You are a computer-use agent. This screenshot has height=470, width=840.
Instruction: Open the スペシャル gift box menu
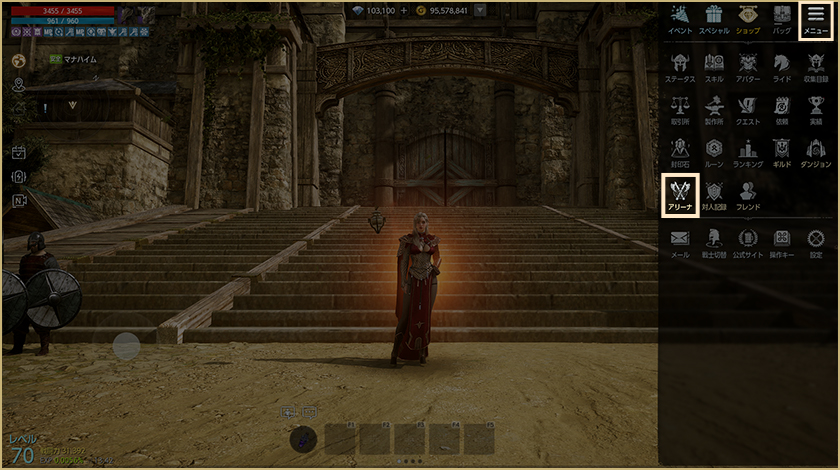coord(713,19)
